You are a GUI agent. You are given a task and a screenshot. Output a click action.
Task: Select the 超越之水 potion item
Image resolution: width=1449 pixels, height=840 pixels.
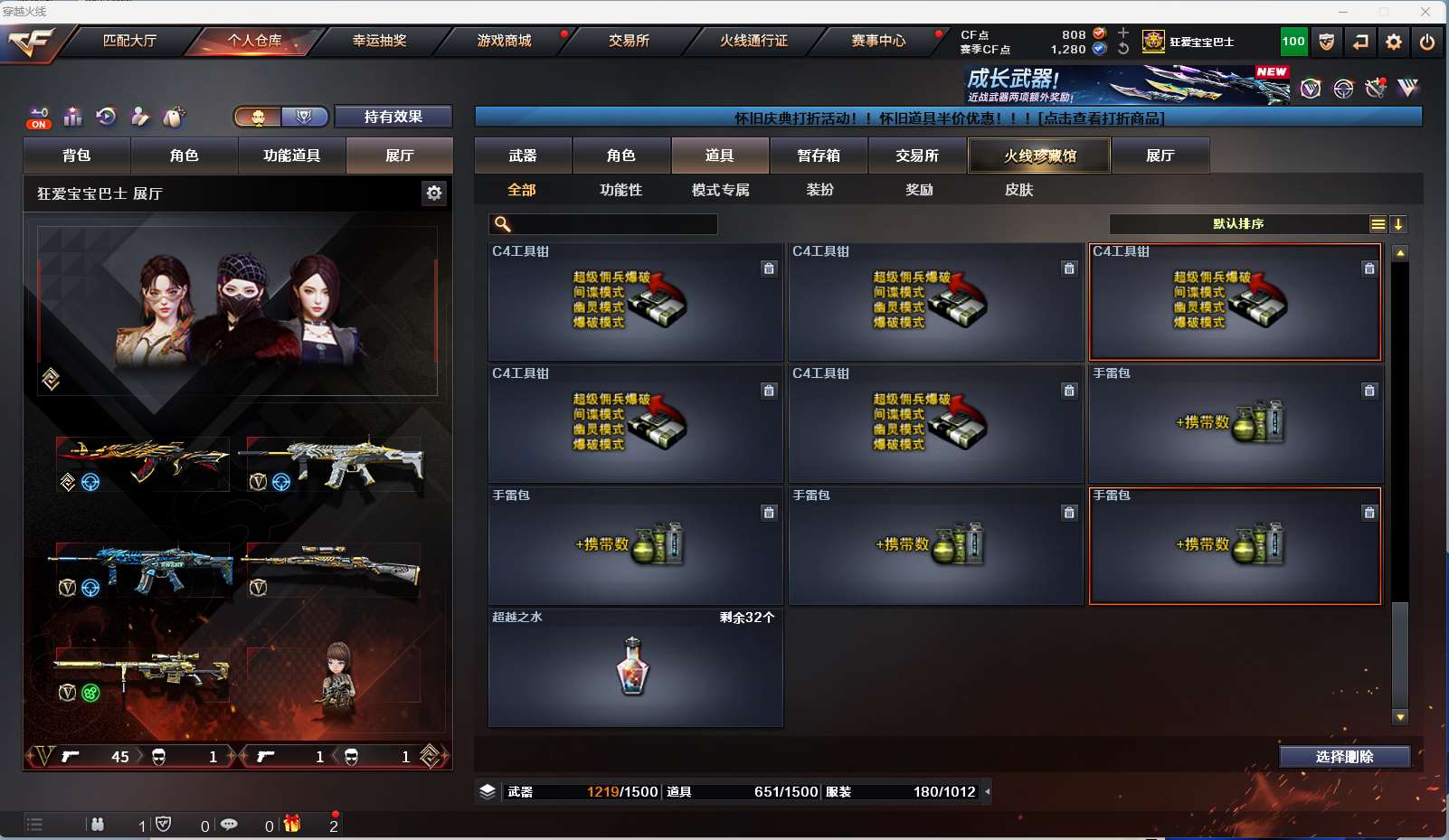pos(635,667)
